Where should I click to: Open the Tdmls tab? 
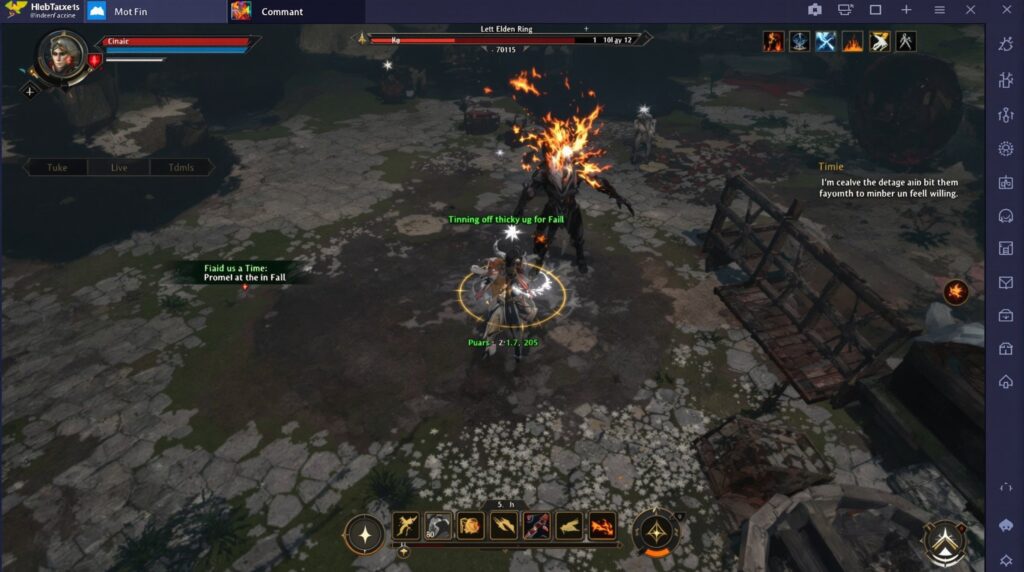pyautogui.click(x=181, y=167)
